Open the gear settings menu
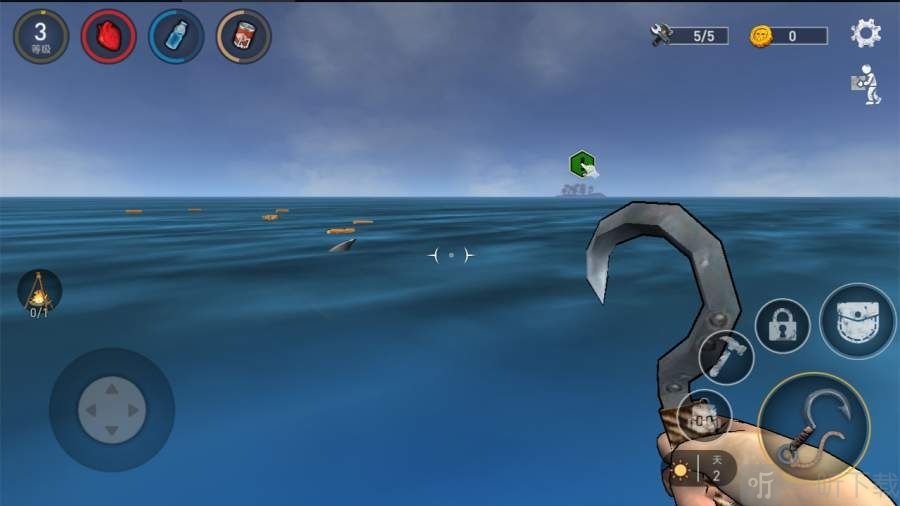Screen dimensions: 900x506 [x=865, y=34]
